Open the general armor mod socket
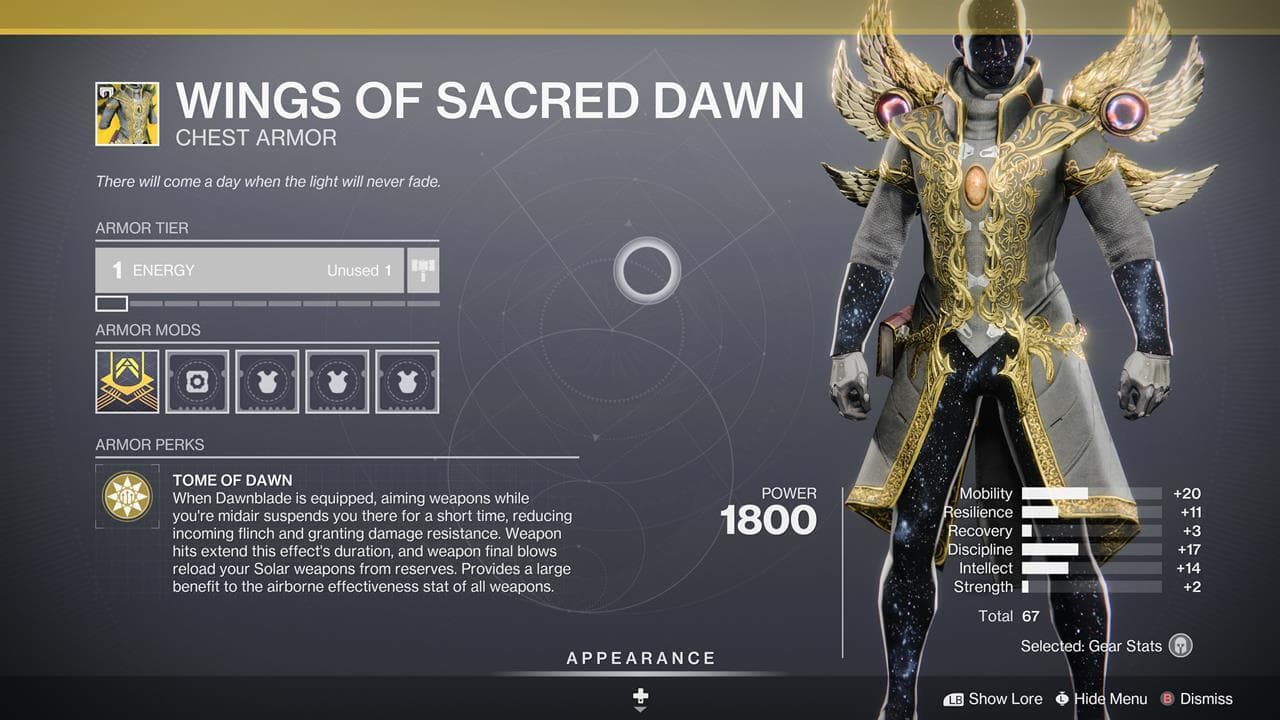Viewport: 1280px width, 720px height. (196, 381)
